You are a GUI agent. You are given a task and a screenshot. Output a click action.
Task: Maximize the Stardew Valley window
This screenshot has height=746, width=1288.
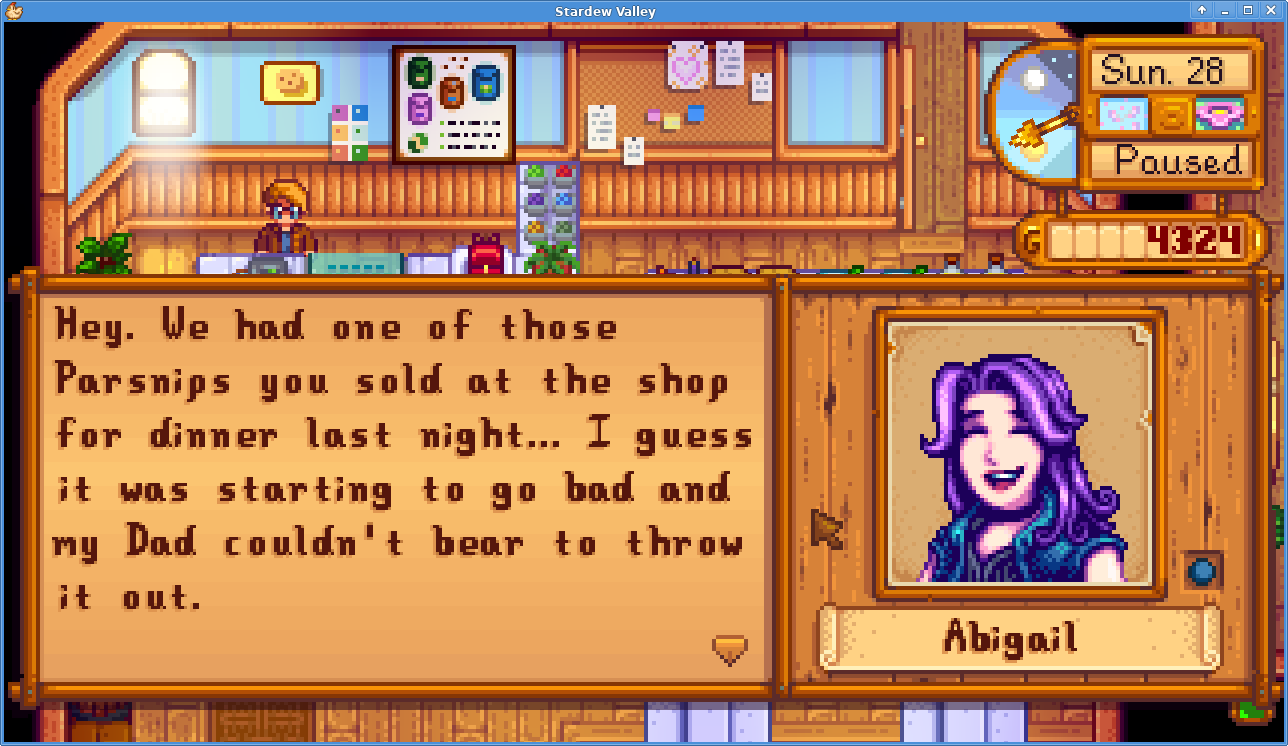pos(1248,10)
